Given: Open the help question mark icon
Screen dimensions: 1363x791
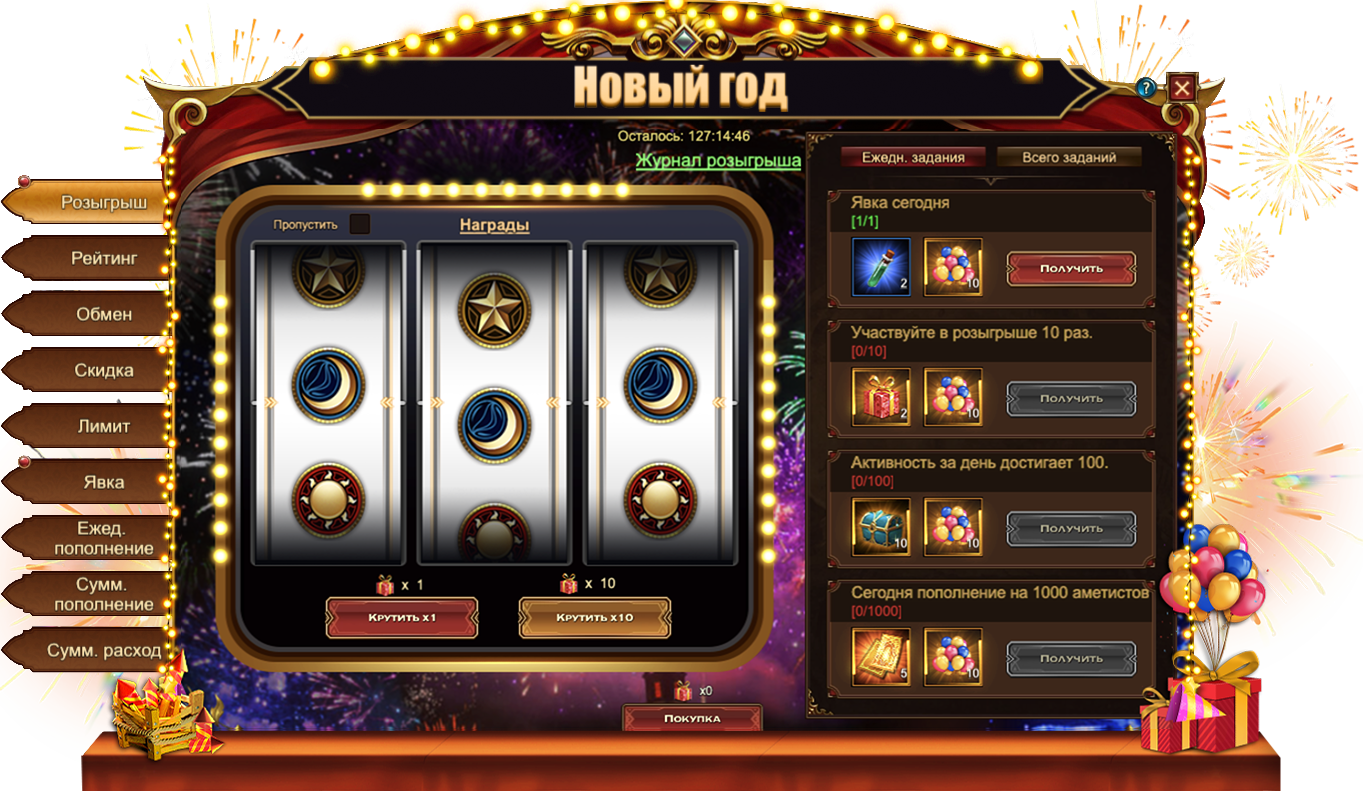Looking at the screenshot, I should (1146, 88).
